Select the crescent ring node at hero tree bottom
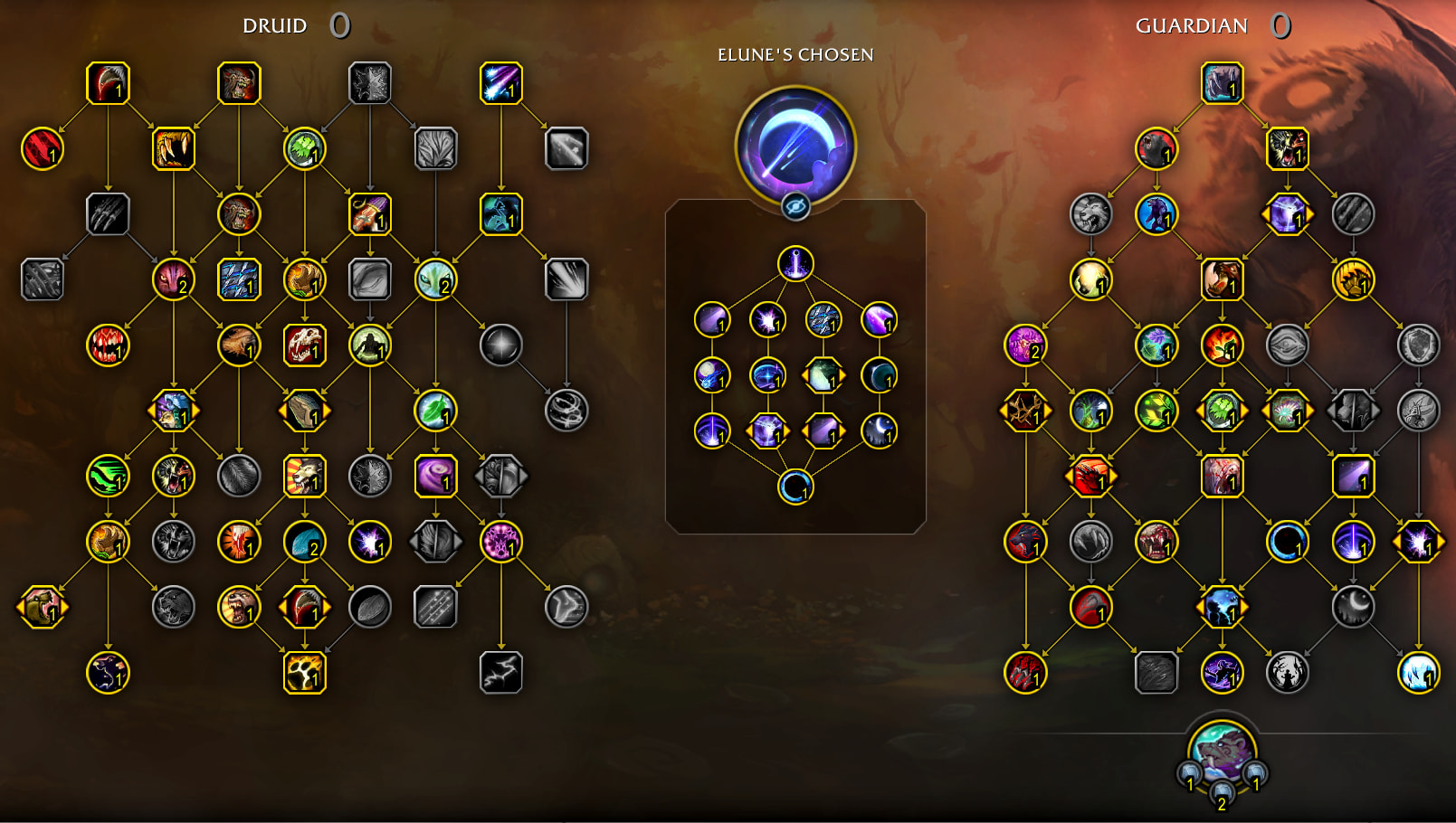This screenshot has height=823, width=1456. (795, 487)
